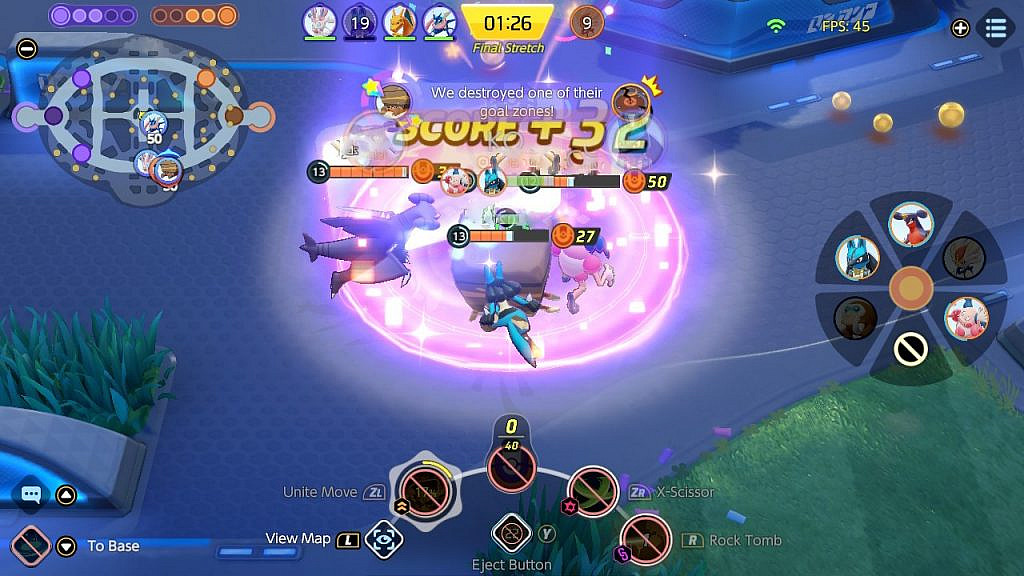
Task: Open the quick chat speech bubble
Action: 31,494
